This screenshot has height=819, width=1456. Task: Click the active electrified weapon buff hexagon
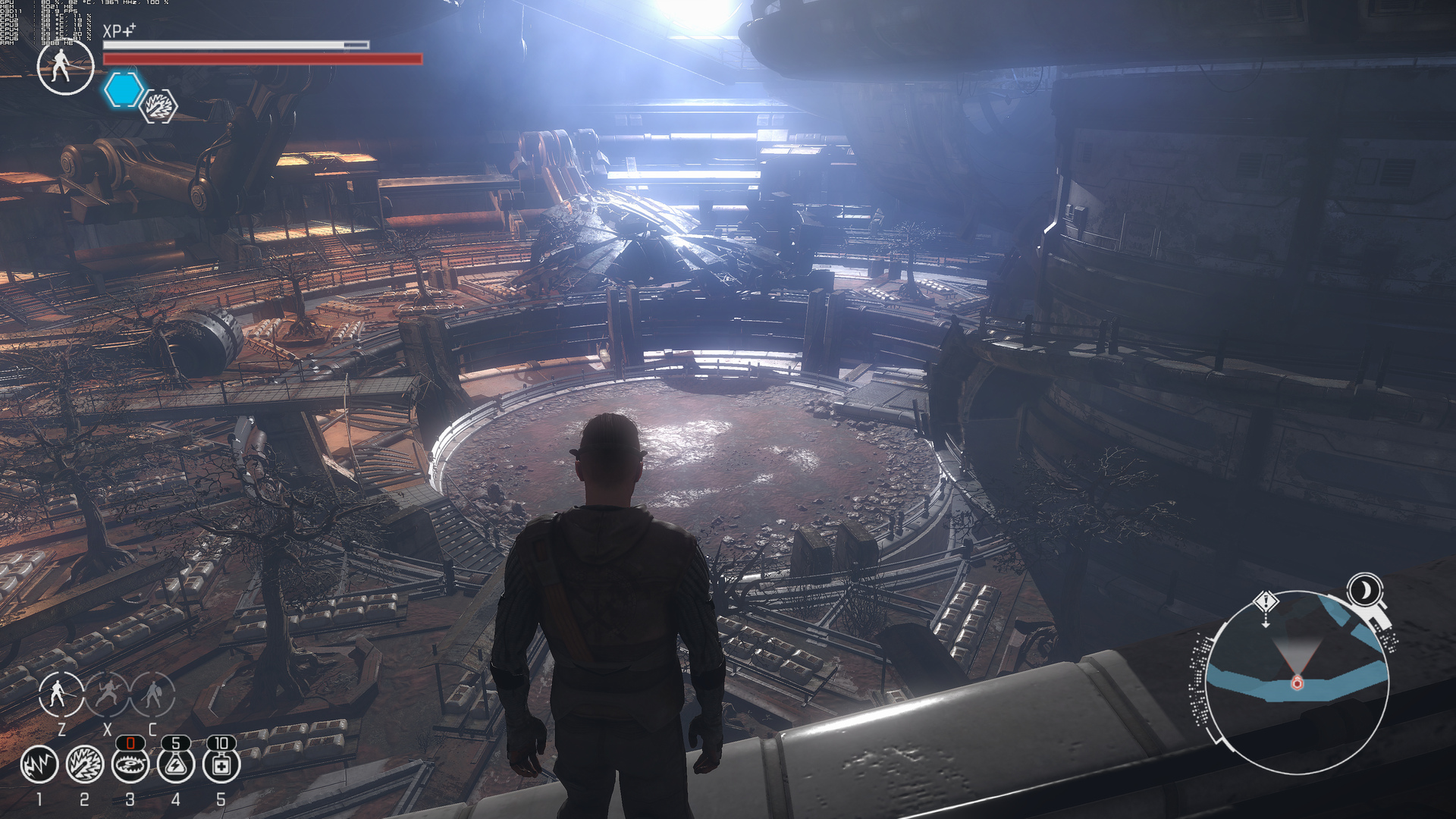click(159, 106)
